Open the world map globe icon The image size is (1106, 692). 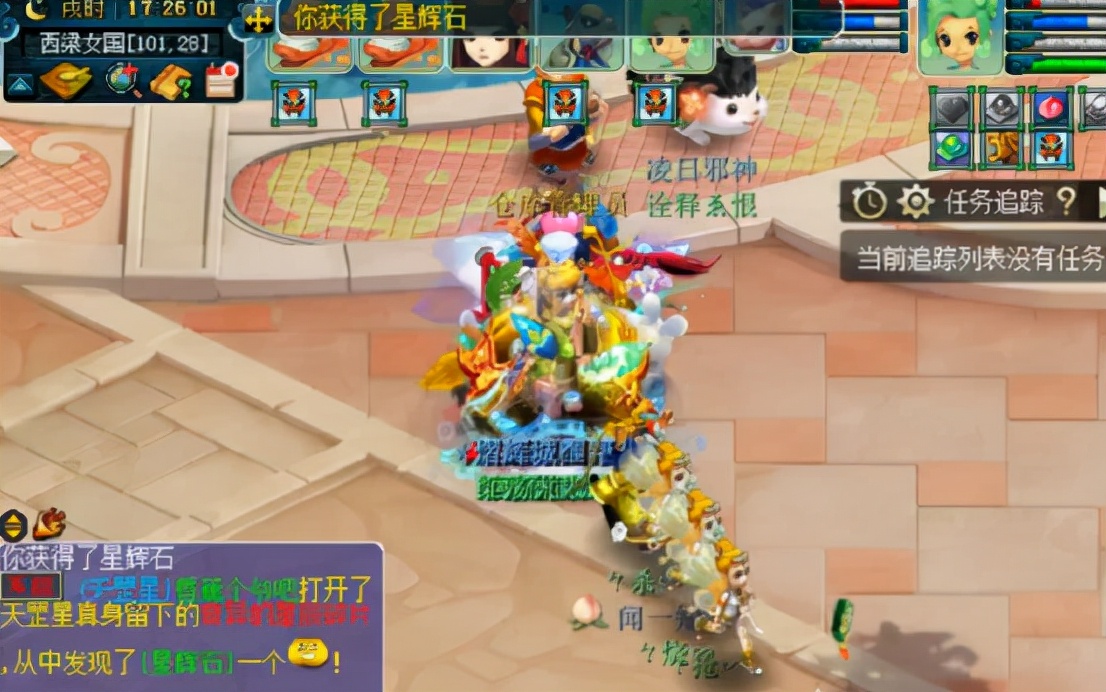coord(125,80)
